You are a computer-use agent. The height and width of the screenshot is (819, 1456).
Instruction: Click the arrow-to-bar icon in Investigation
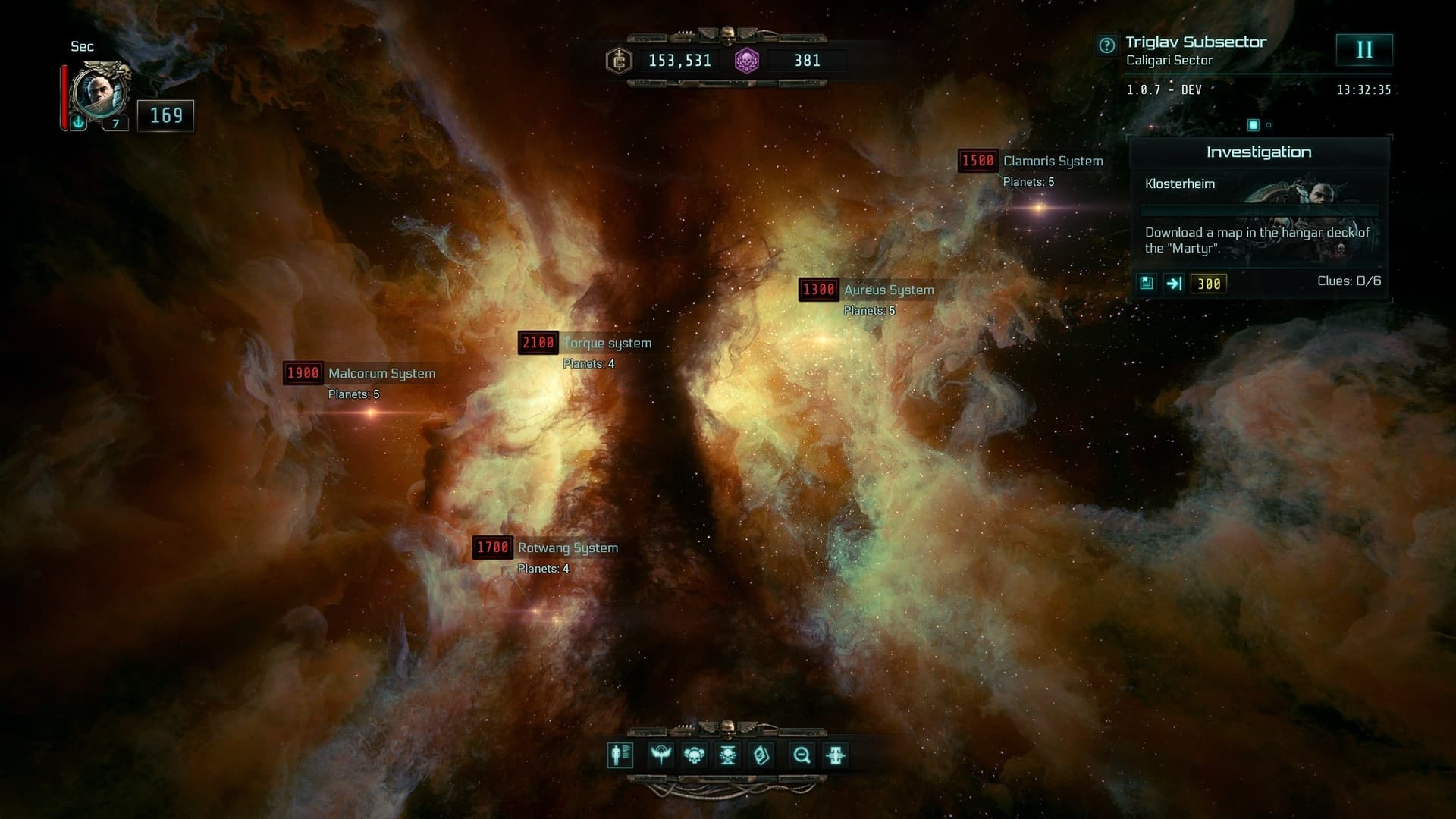coord(1174,283)
